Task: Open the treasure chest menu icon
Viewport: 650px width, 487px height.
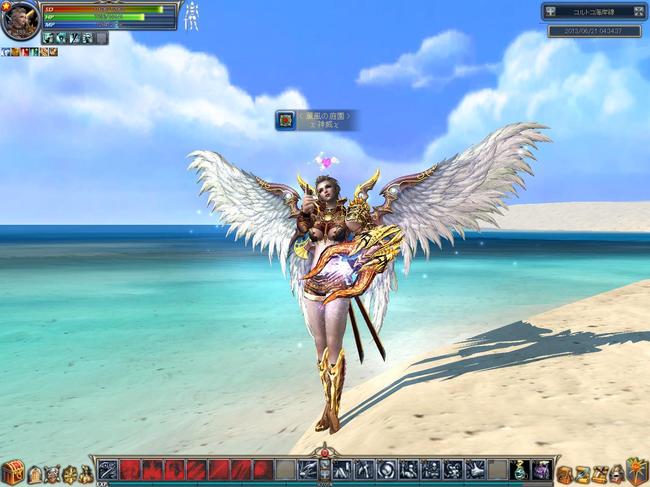Action: pyautogui.click(x=12, y=473)
